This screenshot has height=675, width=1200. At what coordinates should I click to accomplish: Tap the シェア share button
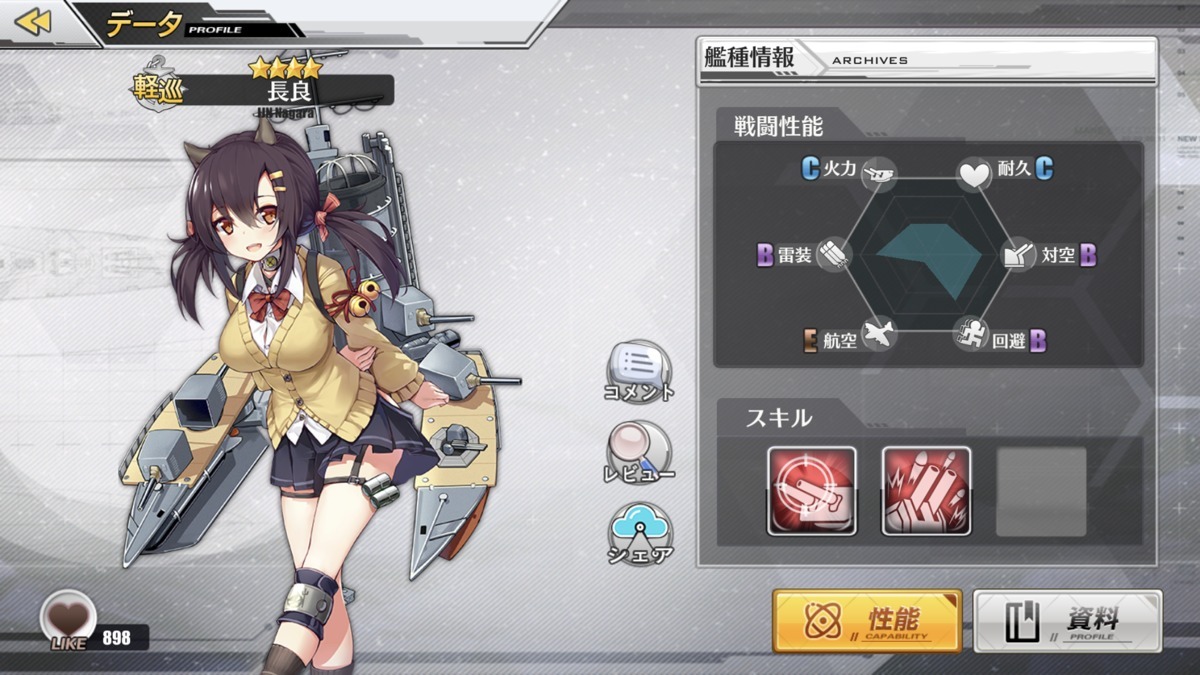[x=639, y=532]
